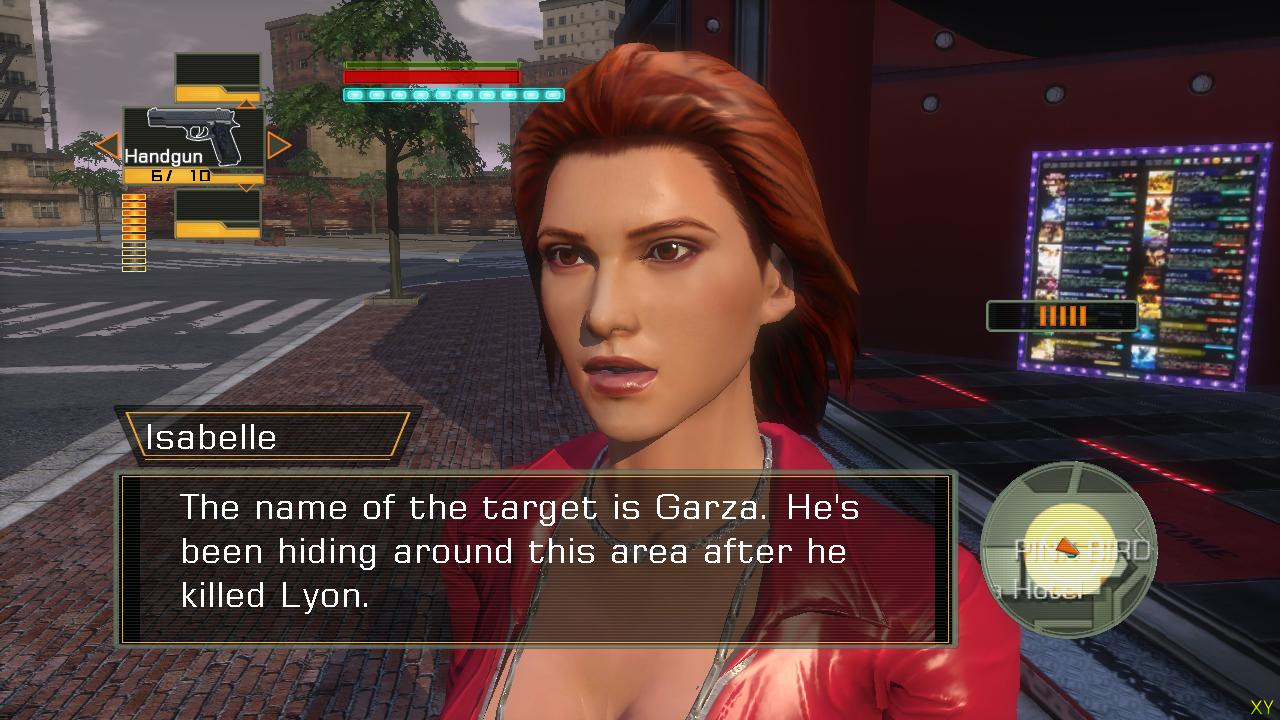Open the circular minimap
1280x720 pixels.
coord(1067,550)
